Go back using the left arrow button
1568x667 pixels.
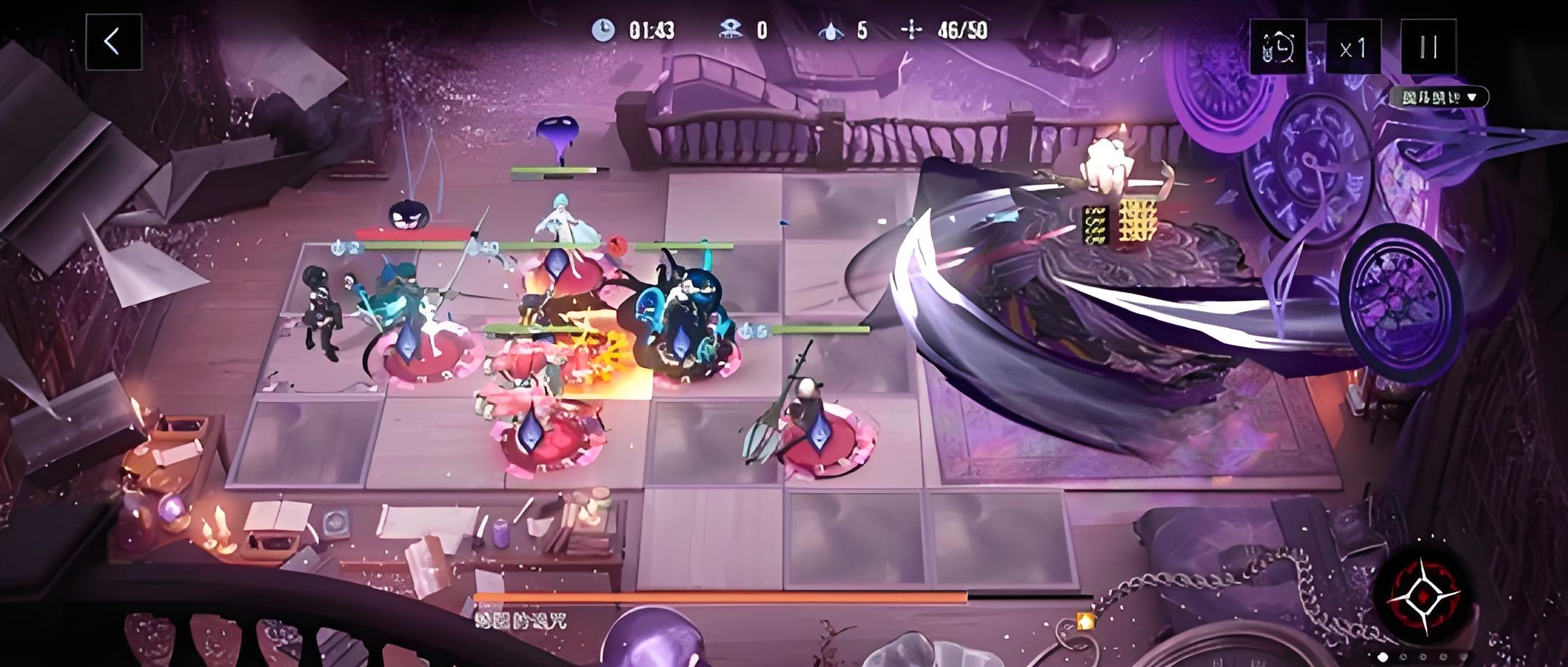point(113,43)
